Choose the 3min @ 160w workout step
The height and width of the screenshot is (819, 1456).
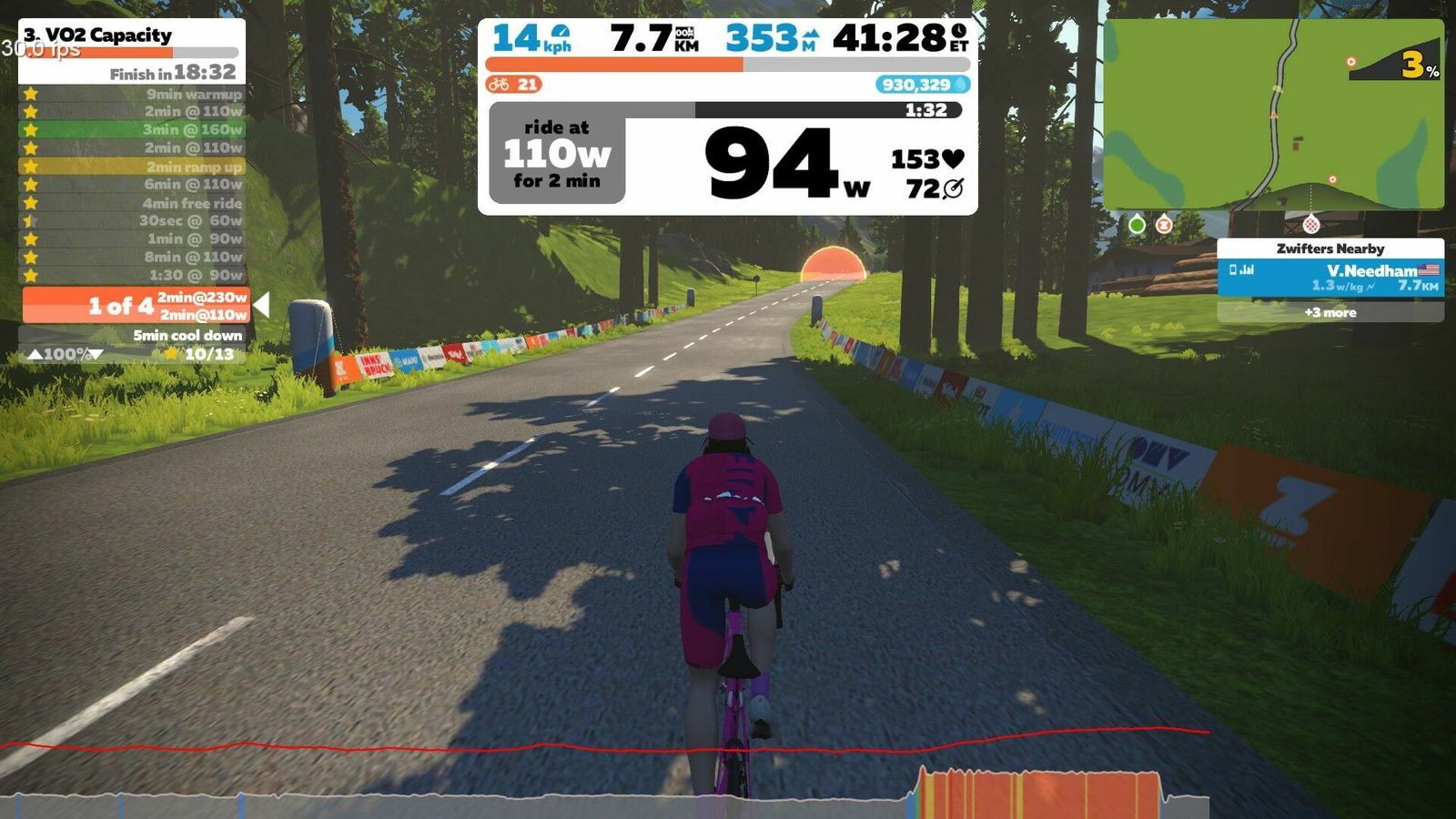click(133, 129)
